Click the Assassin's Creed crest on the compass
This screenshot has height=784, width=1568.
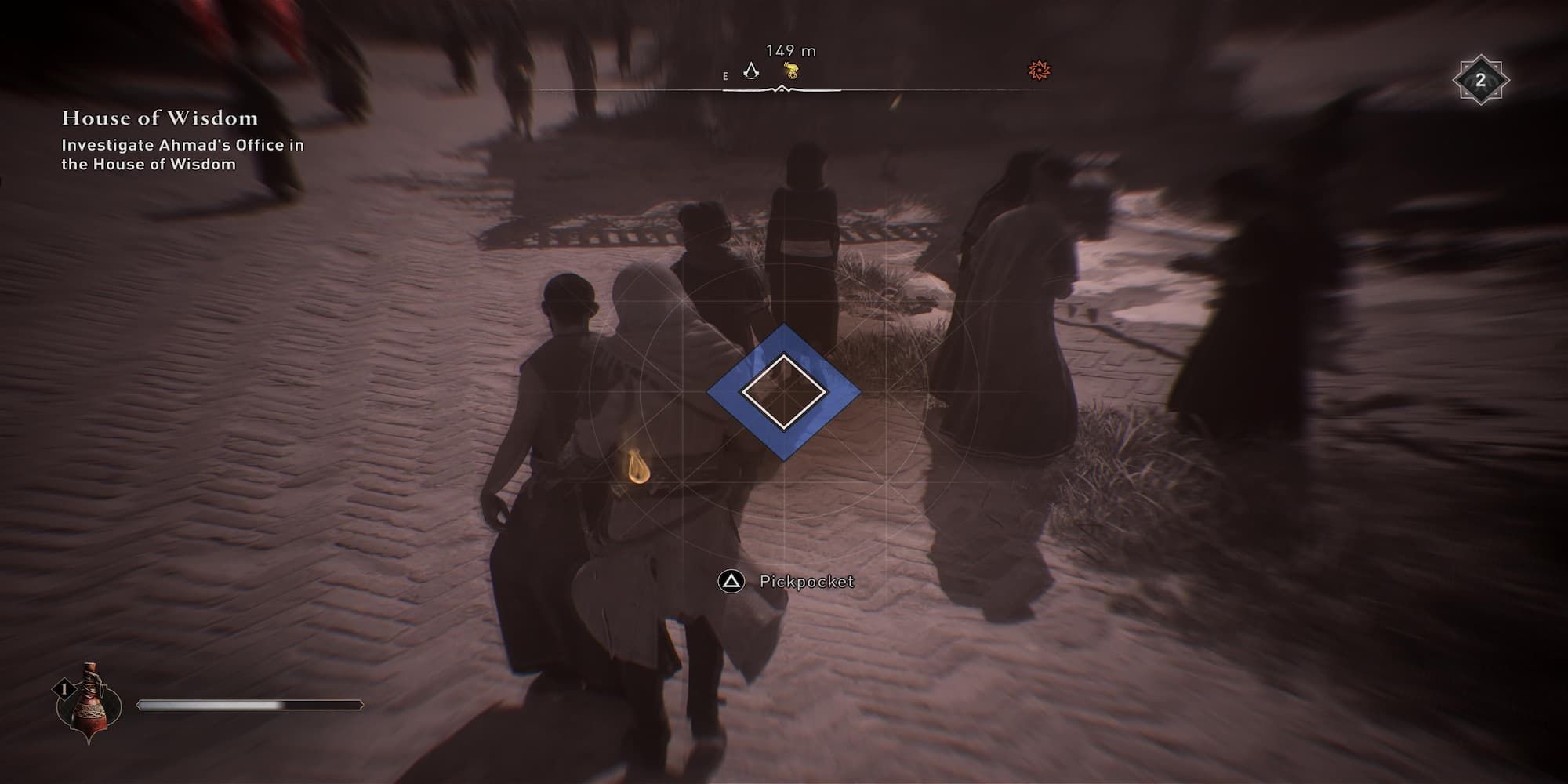(x=752, y=71)
